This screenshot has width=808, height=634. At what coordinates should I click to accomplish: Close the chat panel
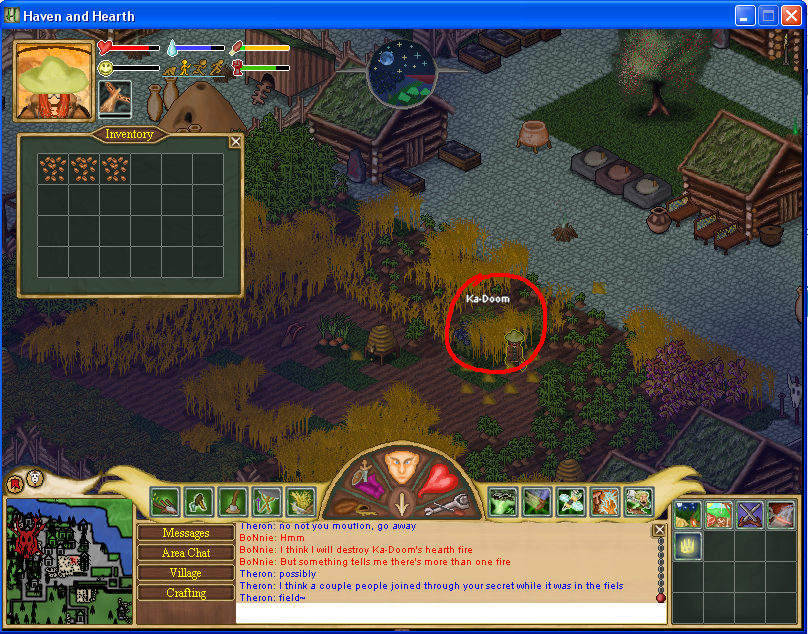(659, 530)
